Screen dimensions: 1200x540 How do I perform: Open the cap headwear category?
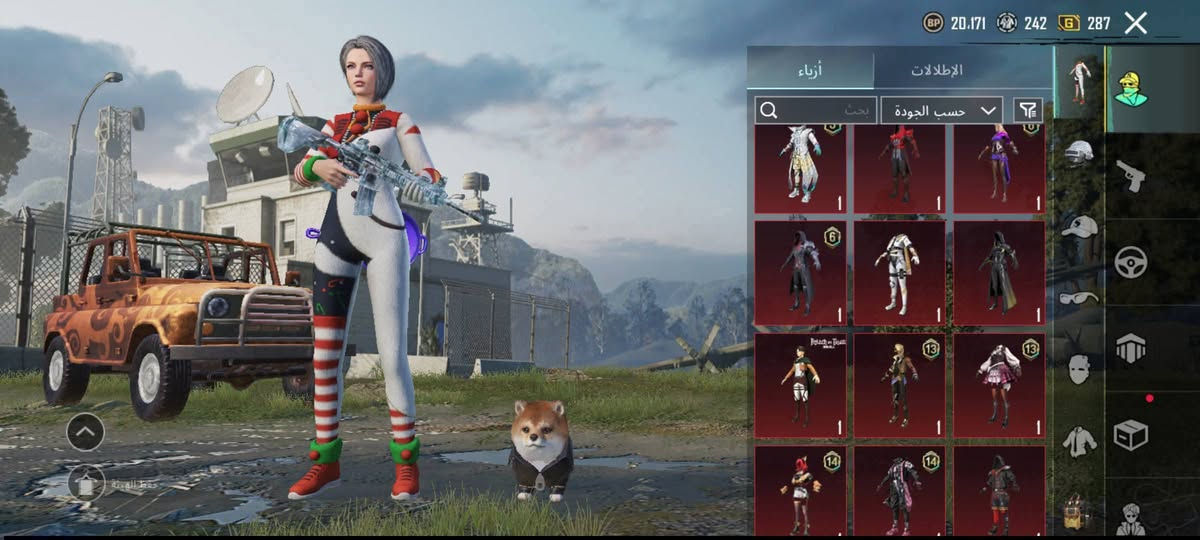point(1079,226)
